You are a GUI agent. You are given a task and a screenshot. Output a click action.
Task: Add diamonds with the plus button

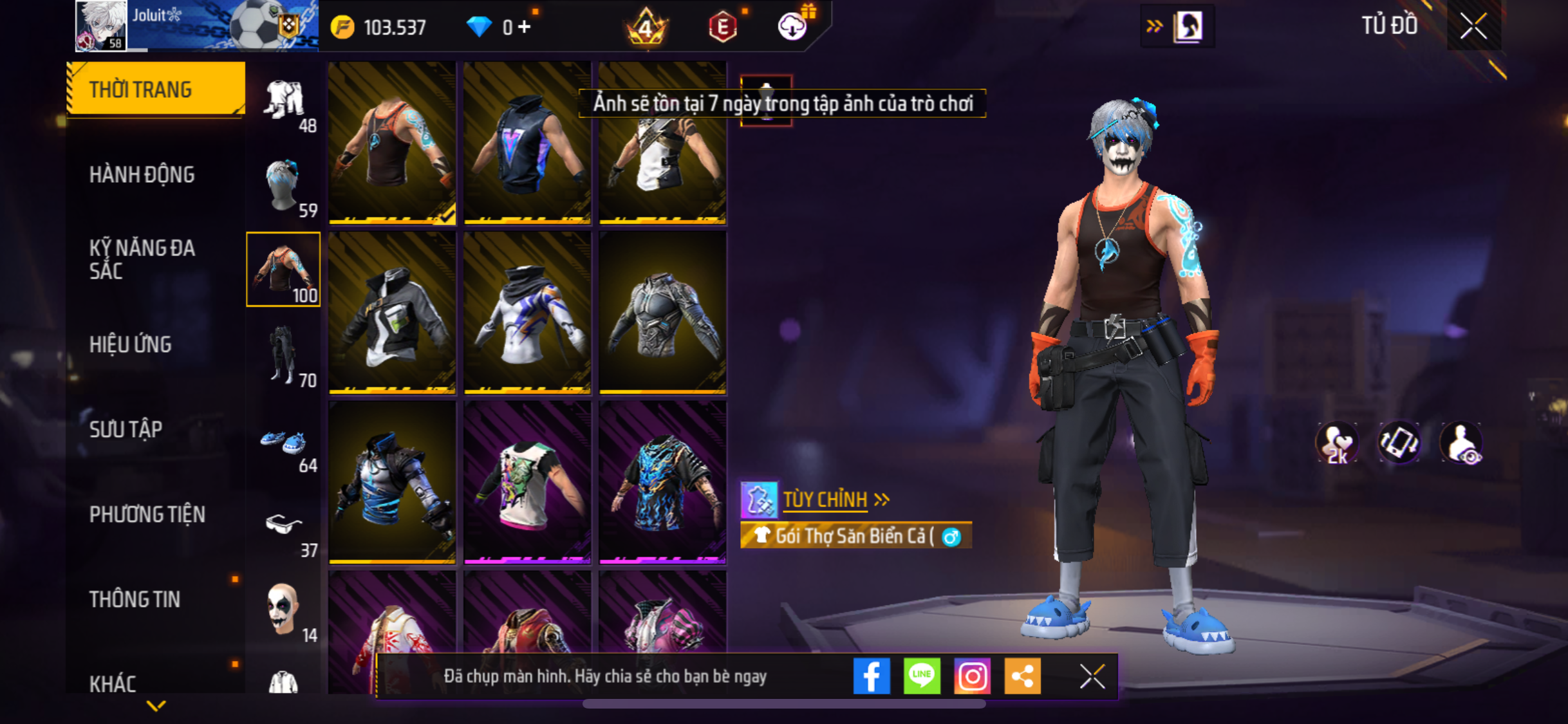pyautogui.click(x=525, y=27)
